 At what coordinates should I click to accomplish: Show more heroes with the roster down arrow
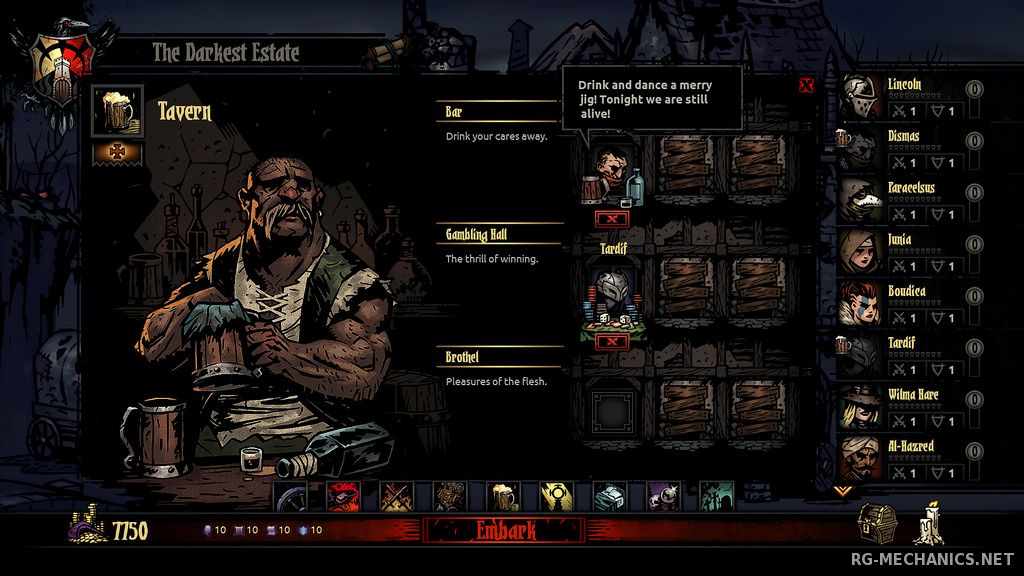point(843,490)
